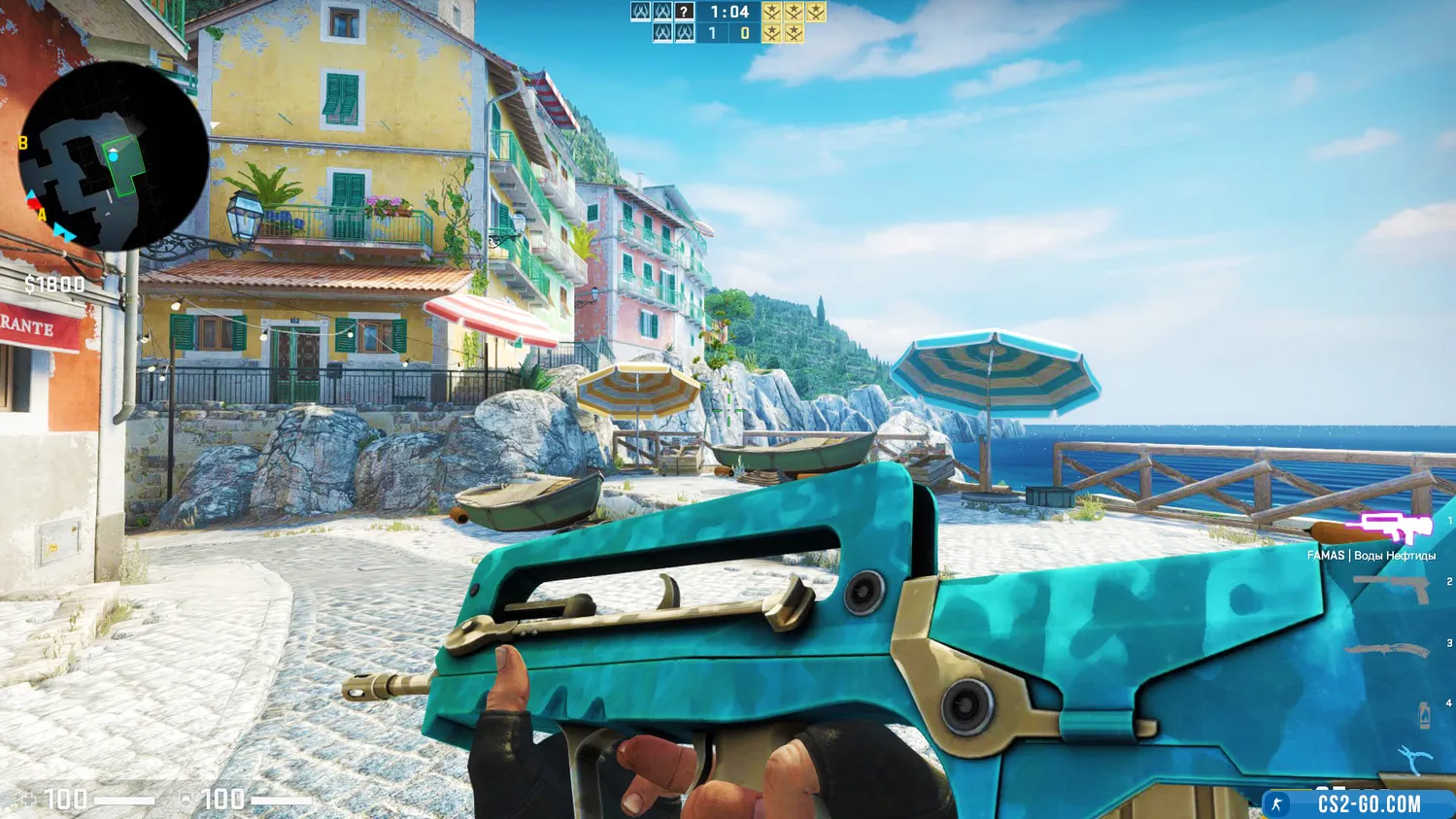Choose the incendiary grenade slot
The image size is (1456, 819).
pos(1424,714)
